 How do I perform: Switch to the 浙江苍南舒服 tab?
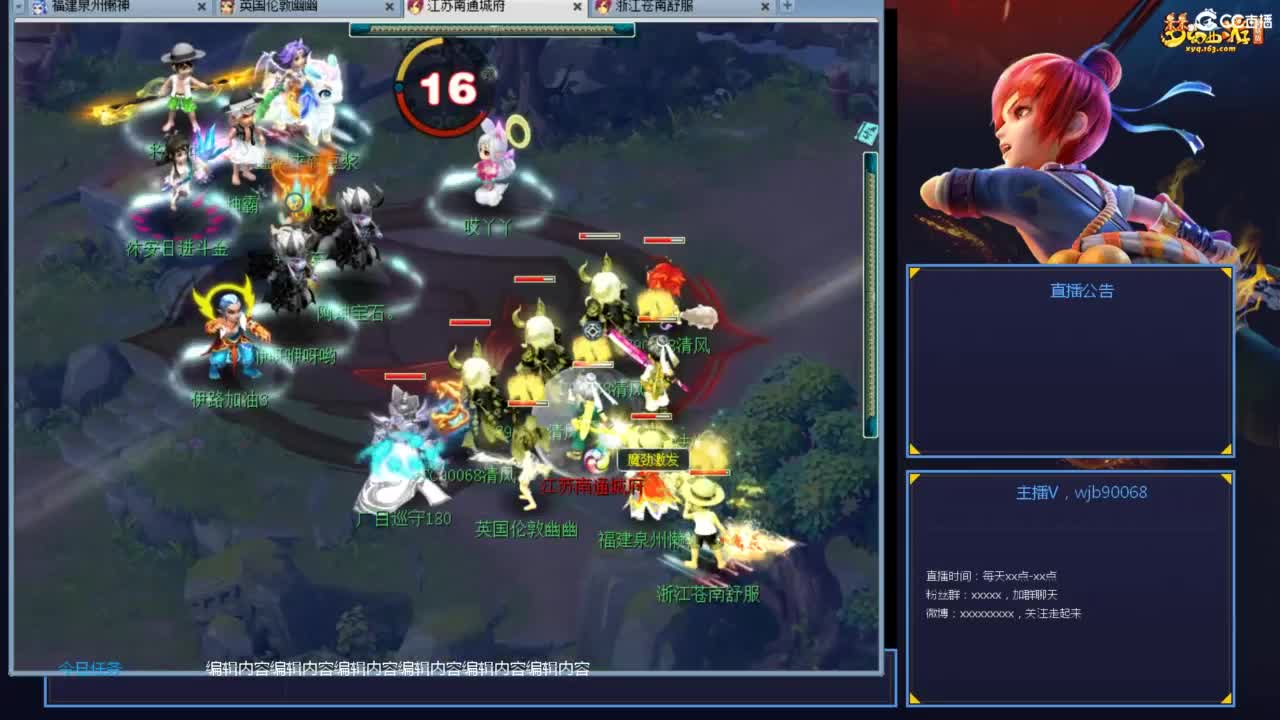655,6
